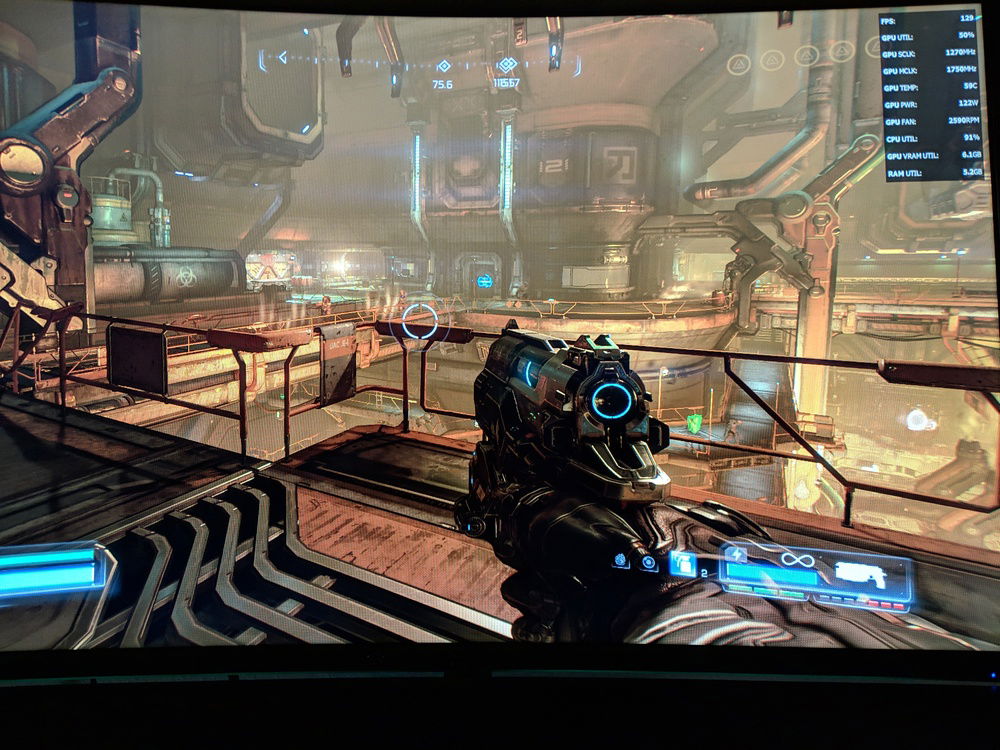Click the left arrow on the compass

point(282,57)
